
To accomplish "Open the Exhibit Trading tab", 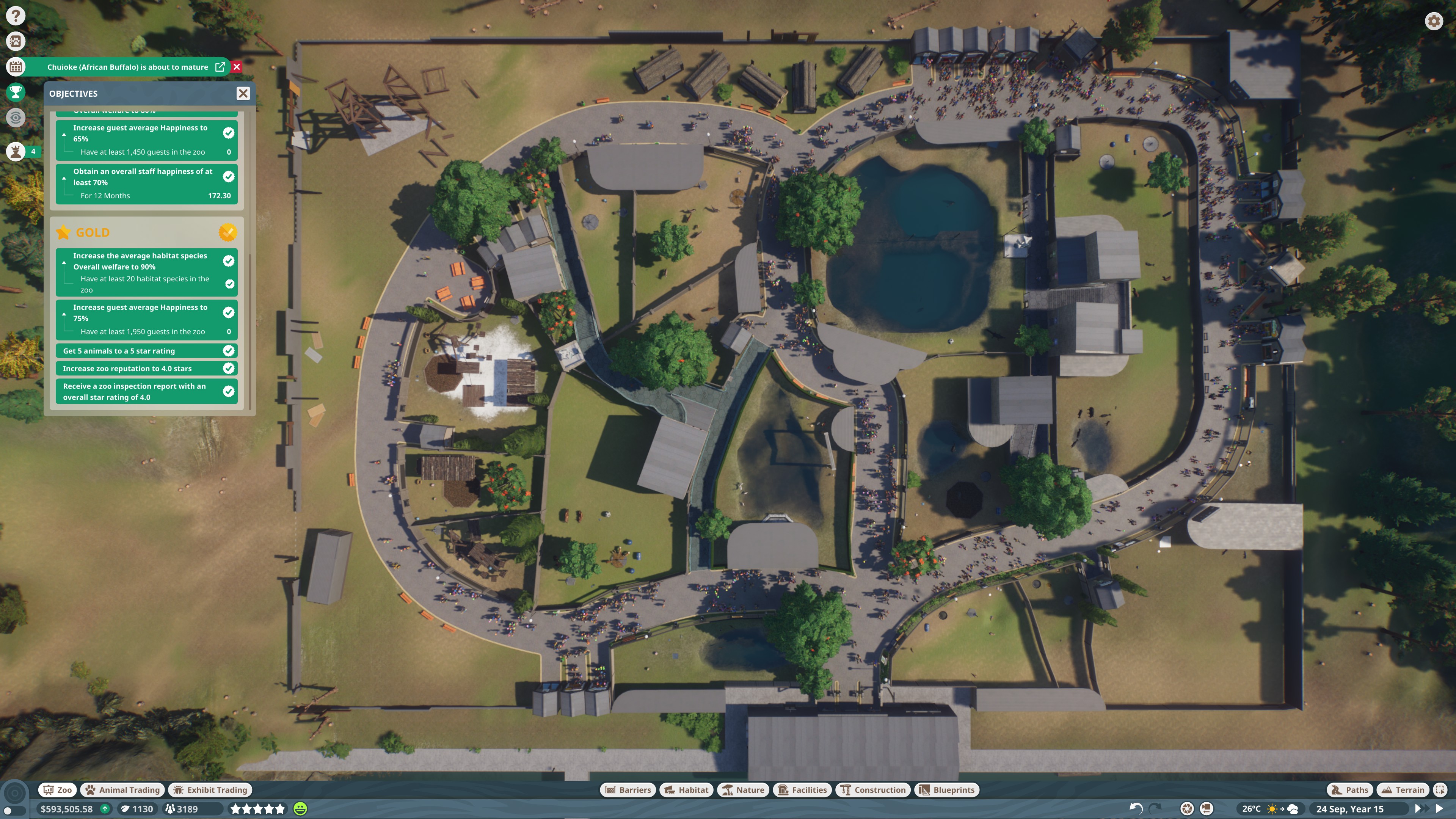I will [210, 789].
